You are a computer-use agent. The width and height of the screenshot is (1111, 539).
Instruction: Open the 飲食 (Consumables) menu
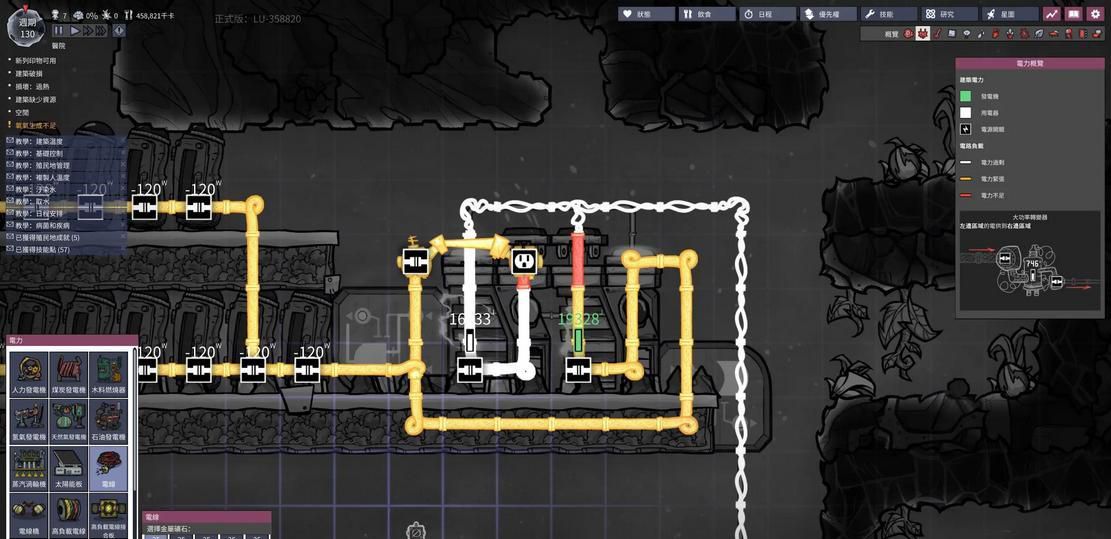pos(706,14)
